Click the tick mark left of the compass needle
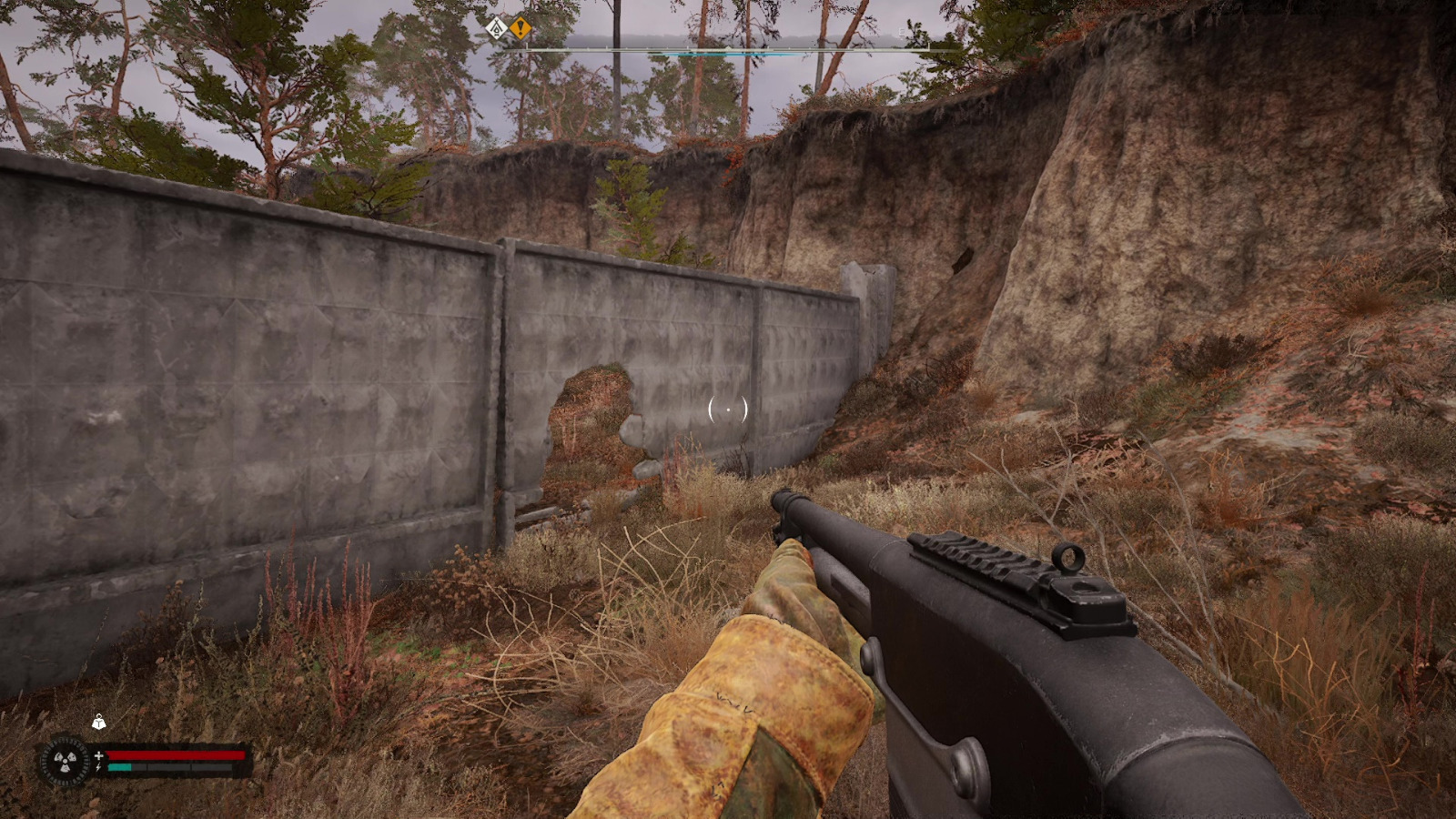Screen dimensions: 1456x819 685,47
